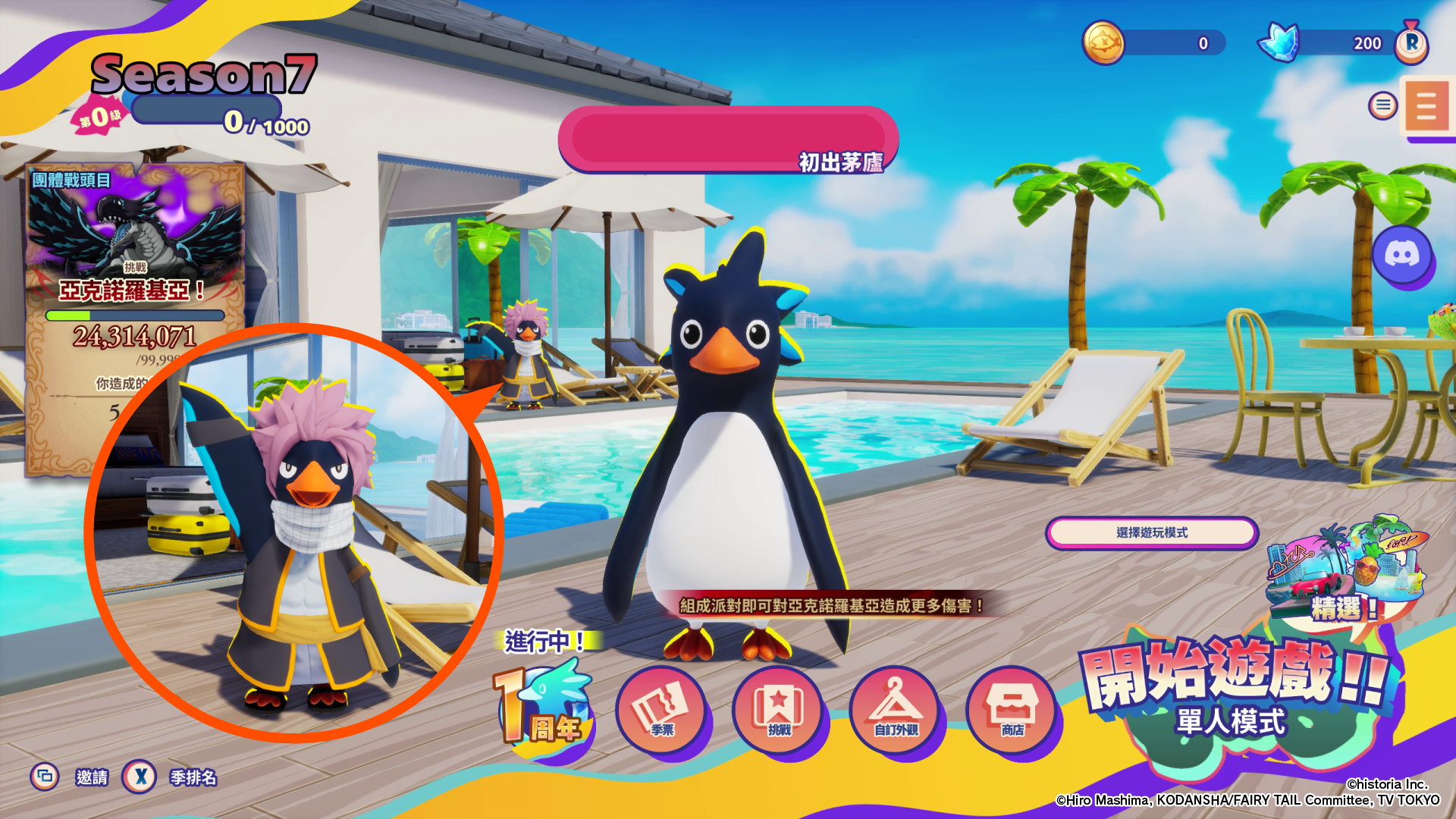
Task: Open the orange hamburger main menu
Action: (1426, 107)
